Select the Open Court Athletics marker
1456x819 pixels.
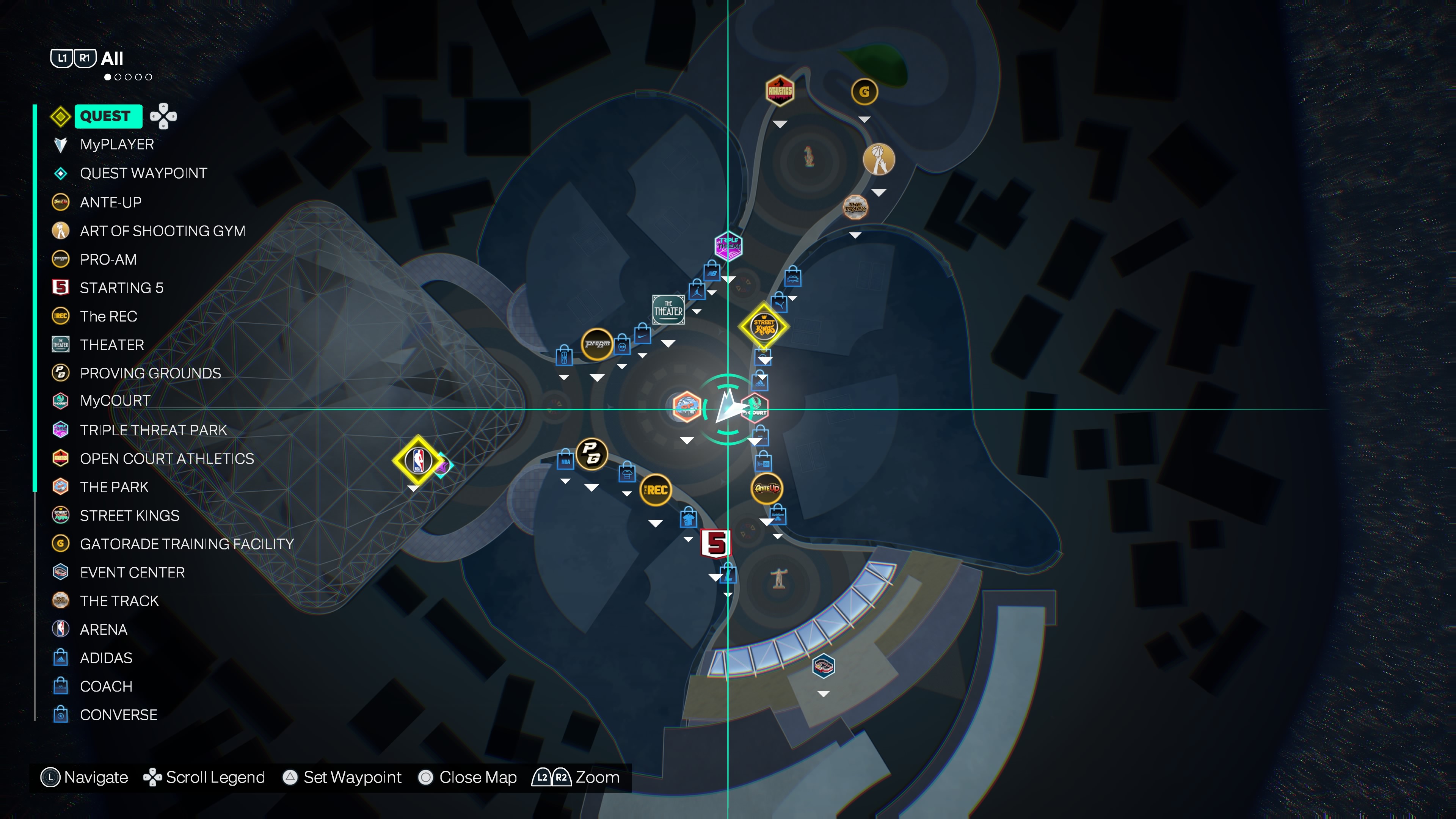[780, 91]
